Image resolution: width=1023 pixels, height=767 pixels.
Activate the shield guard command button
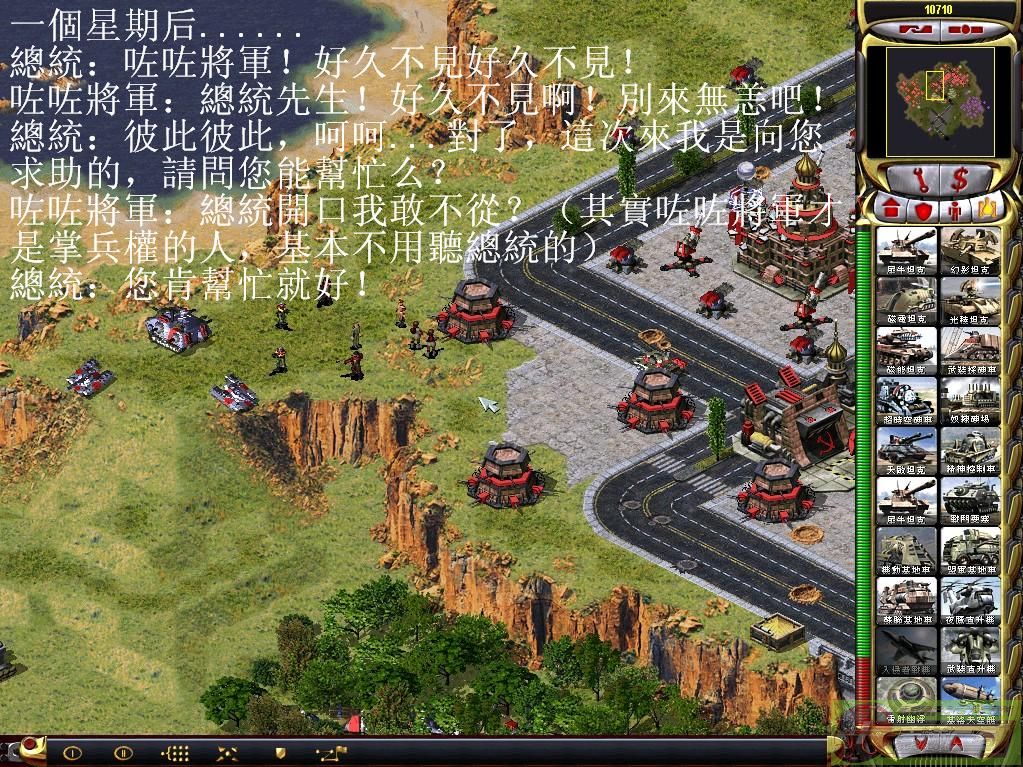(x=281, y=751)
